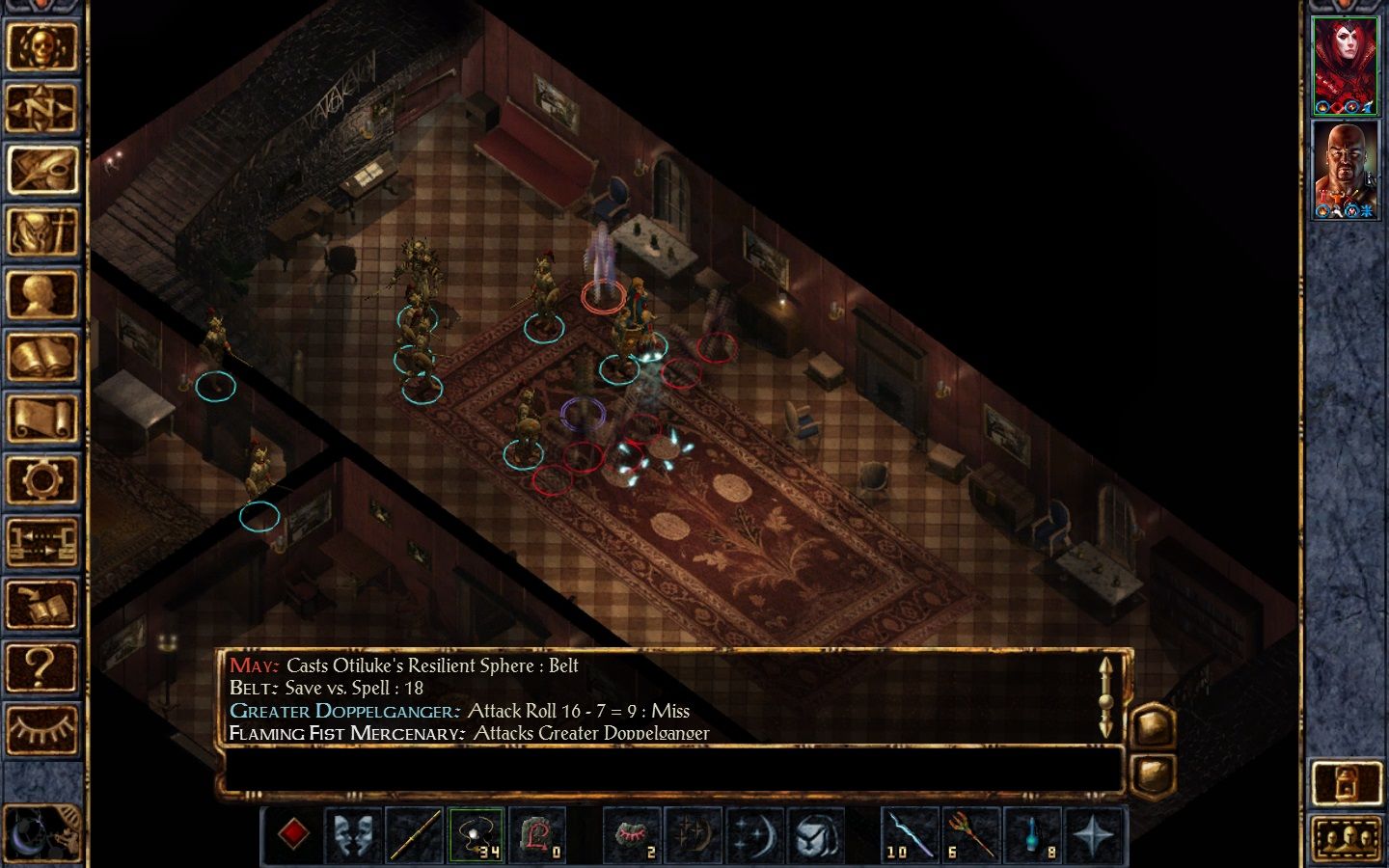This screenshot has width=1389, height=868.
Task: Select the bald warrior portrait
Action: click(1346, 171)
